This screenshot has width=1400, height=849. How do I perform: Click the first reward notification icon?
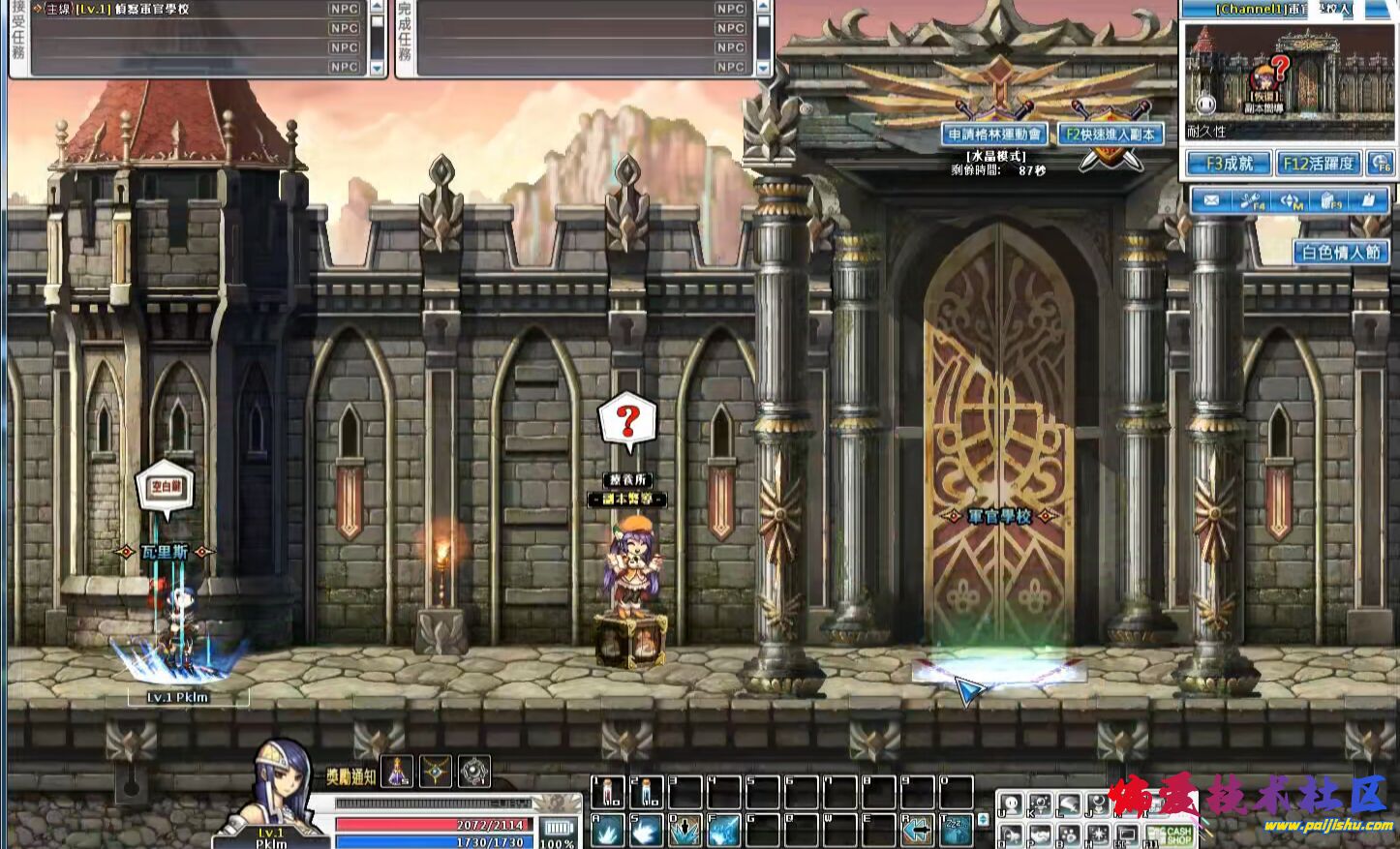click(x=397, y=772)
